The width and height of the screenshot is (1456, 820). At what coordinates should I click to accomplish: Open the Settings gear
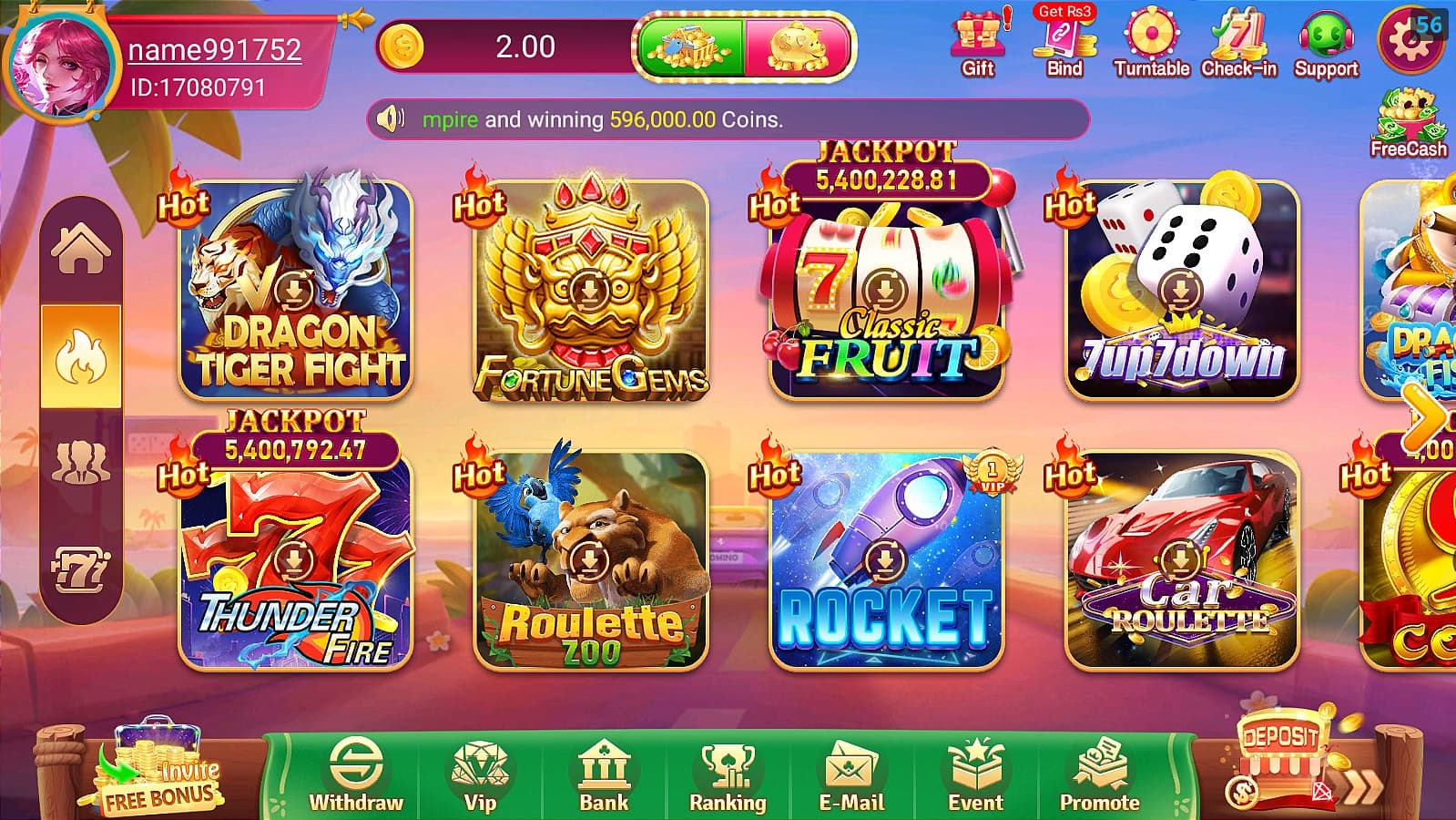[x=1410, y=41]
